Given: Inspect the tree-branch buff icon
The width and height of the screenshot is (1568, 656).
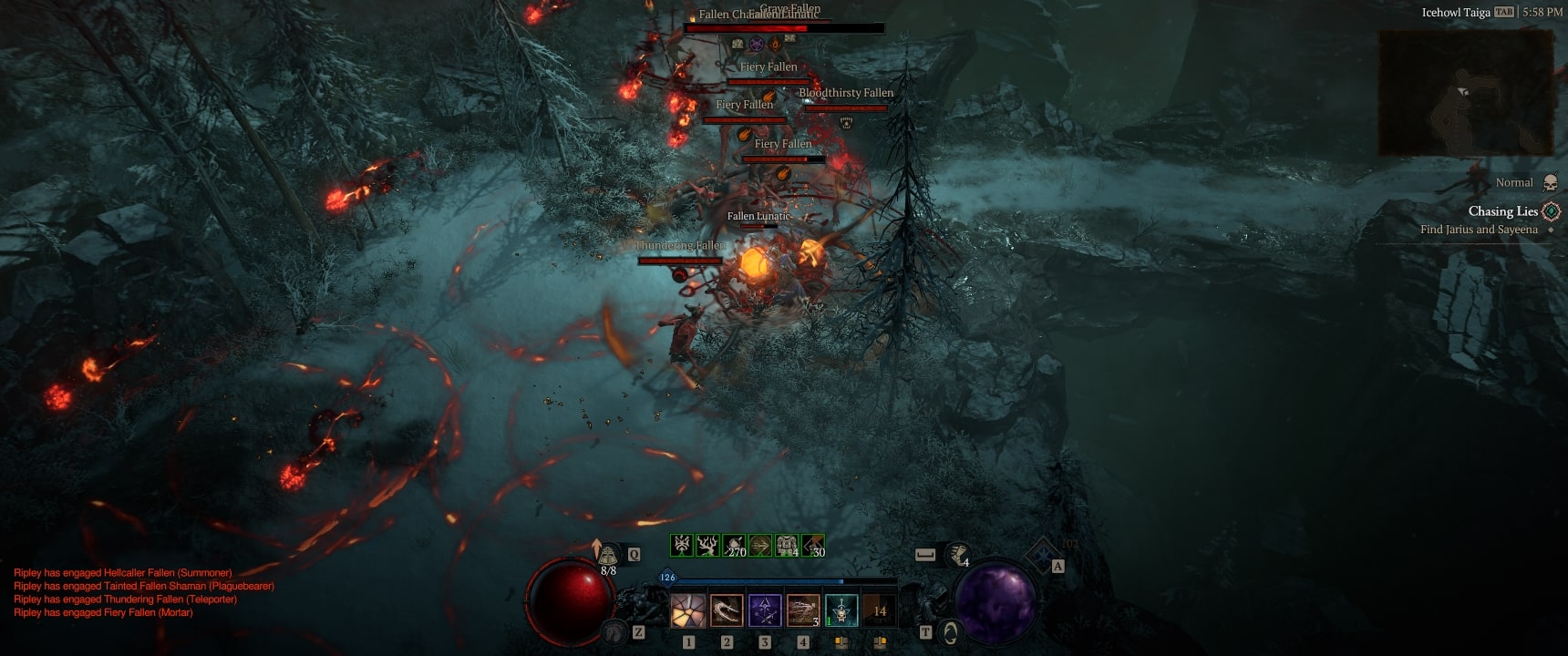Looking at the screenshot, I should click(x=707, y=545).
